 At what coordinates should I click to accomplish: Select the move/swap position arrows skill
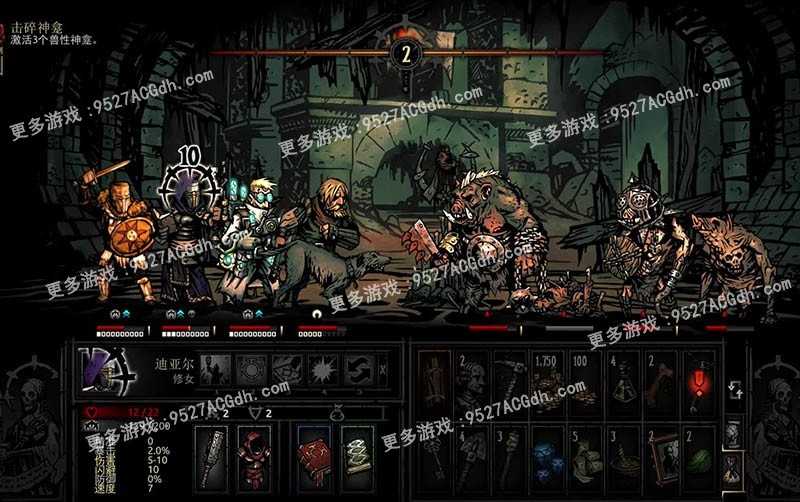tap(355, 369)
